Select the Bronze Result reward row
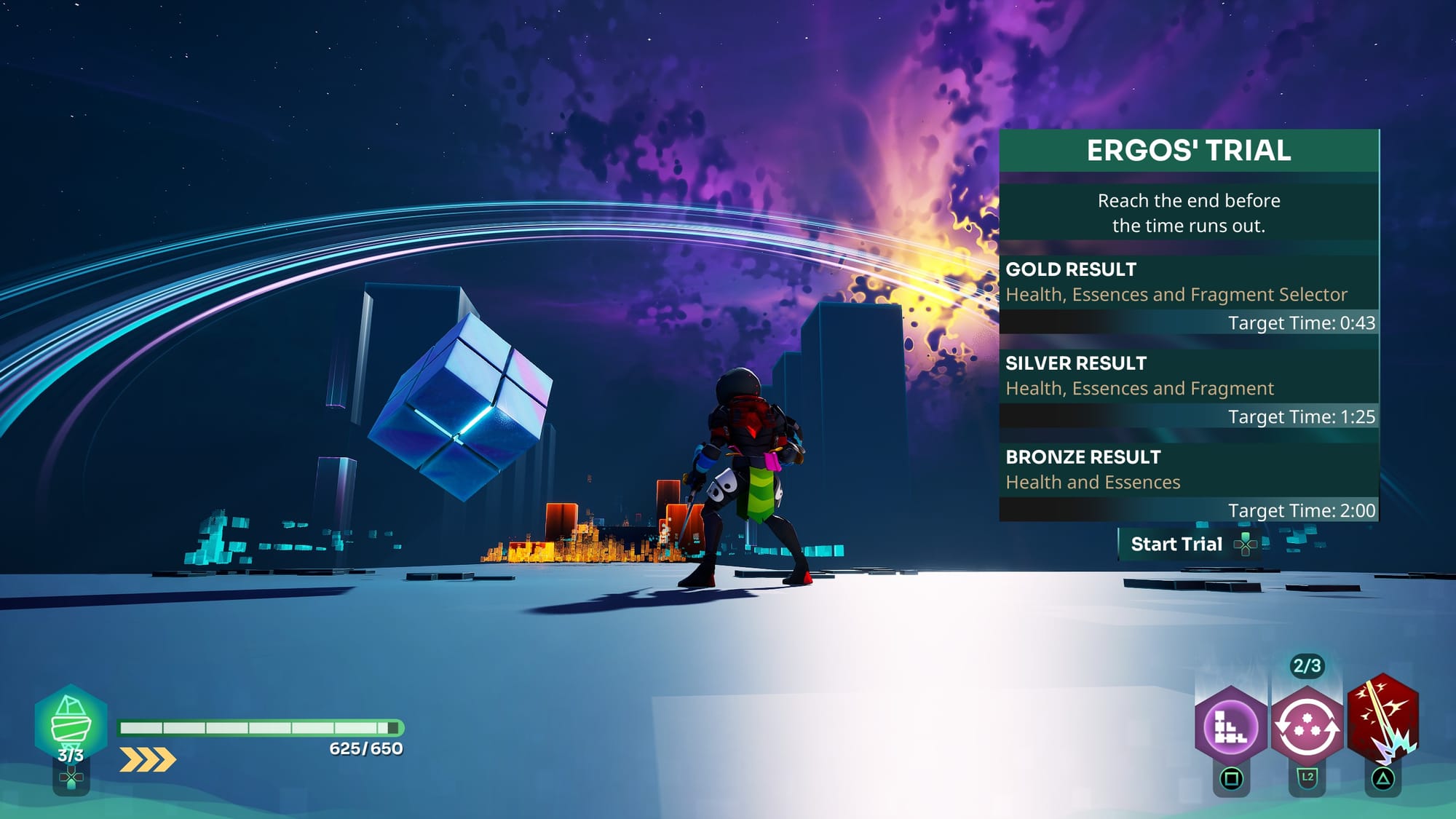Viewport: 1456px width, 819px height. click(x=1188, y=481)
